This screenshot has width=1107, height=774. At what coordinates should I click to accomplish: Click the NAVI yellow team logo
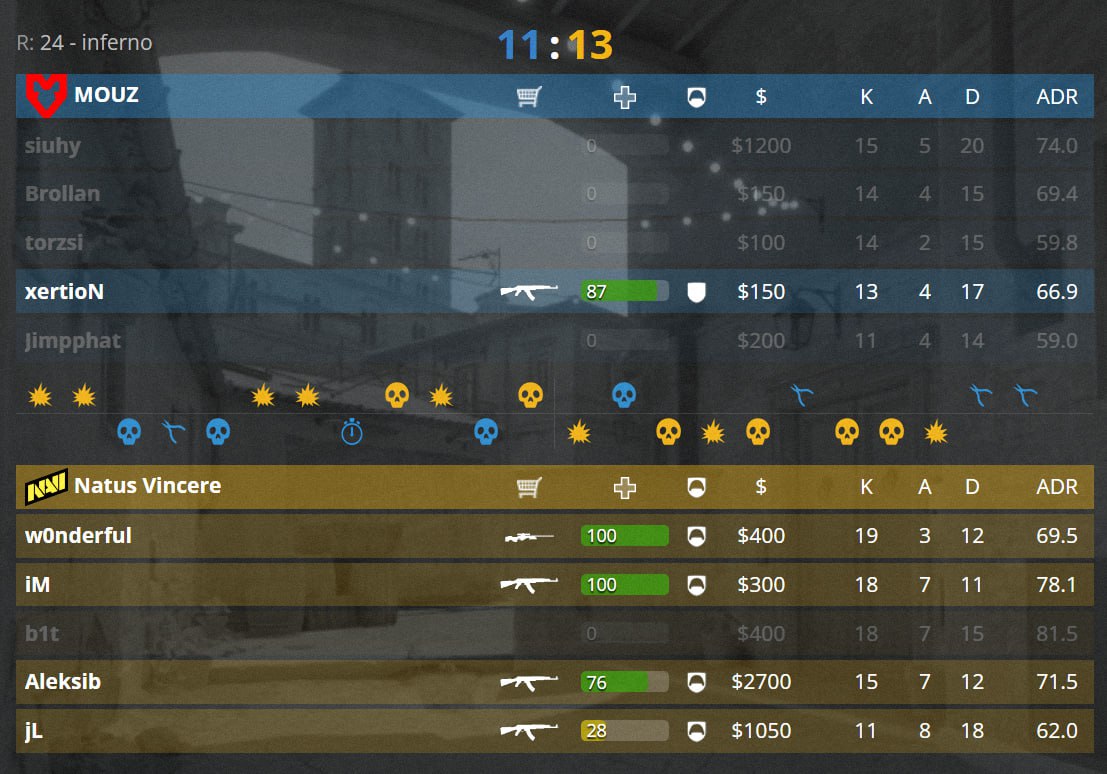(x=46, y=487)
